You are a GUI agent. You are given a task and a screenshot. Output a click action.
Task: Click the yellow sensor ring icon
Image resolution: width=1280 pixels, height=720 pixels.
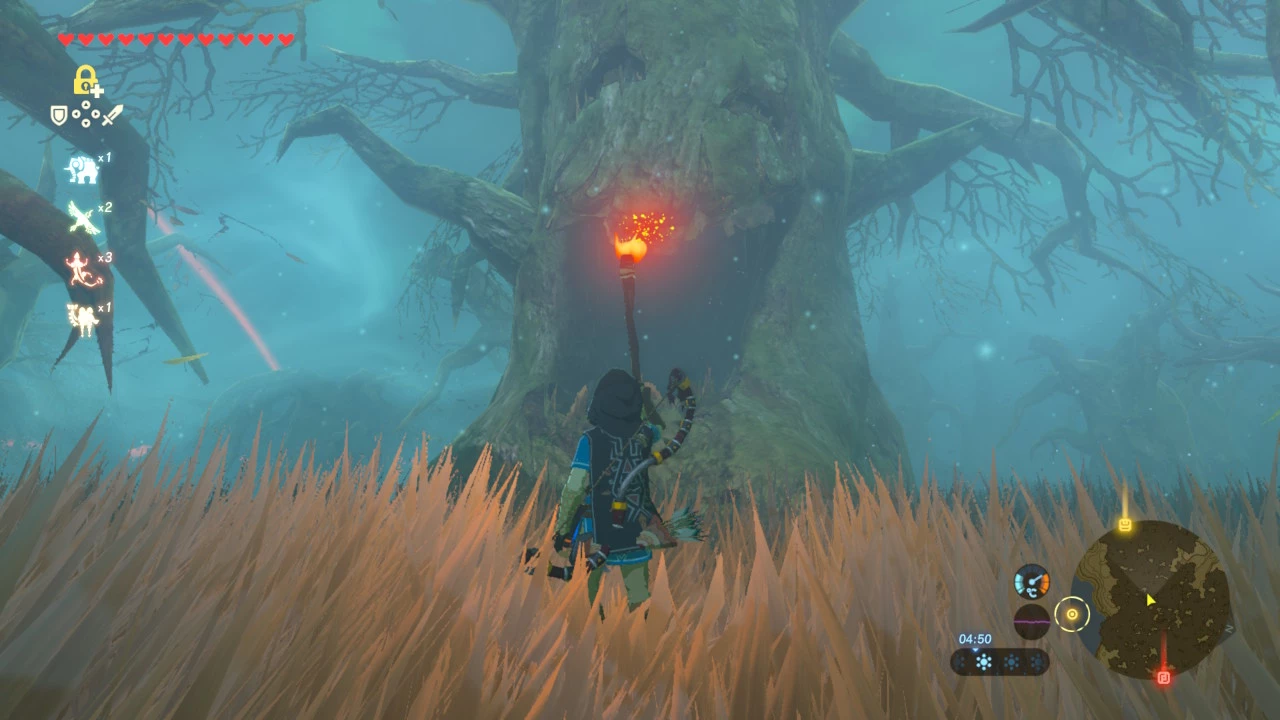(x=1072, y=614)
